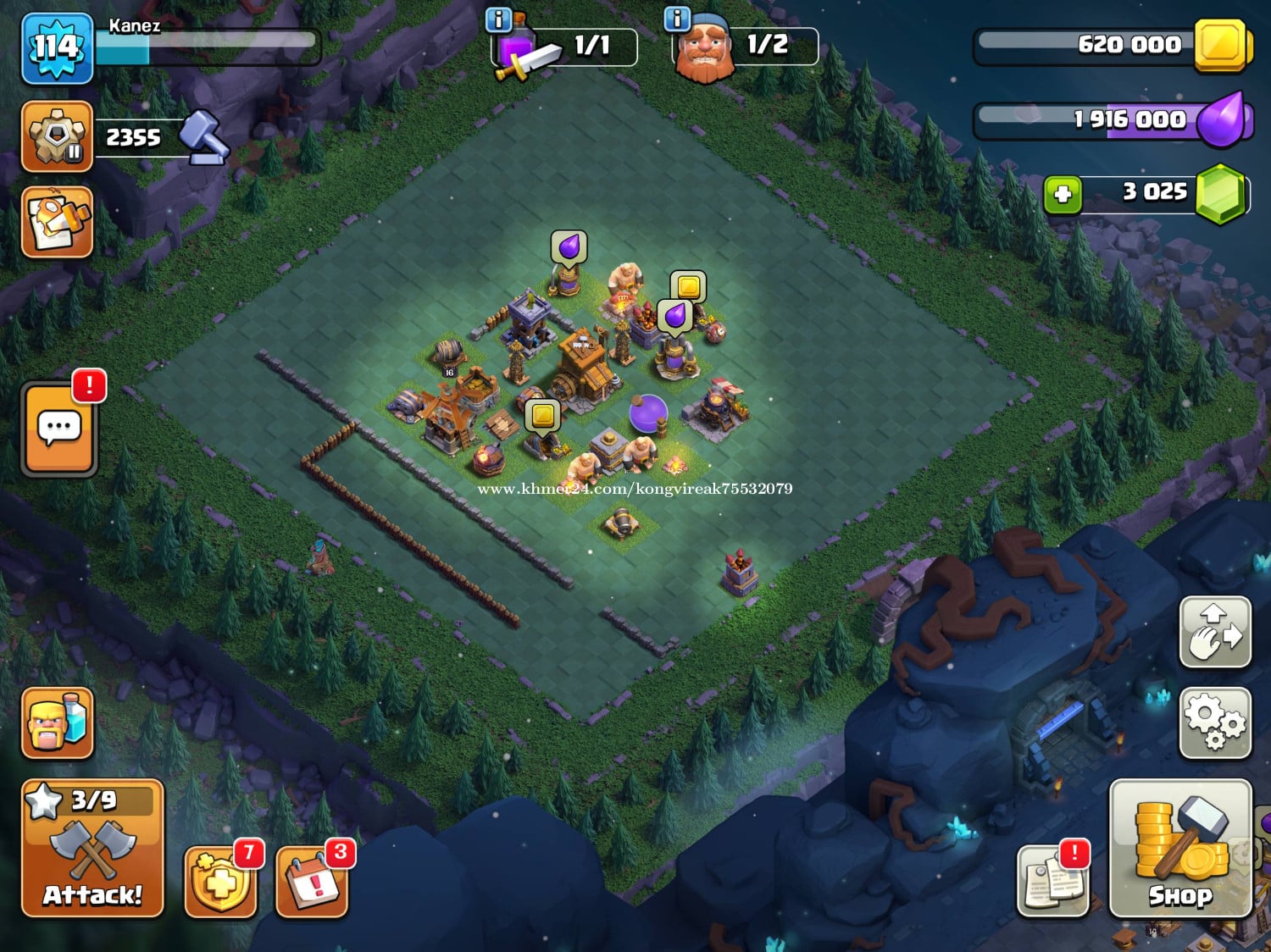1271x952 pixels.
Task: Open the hand and arrows layout editor
Action: 1215,632
